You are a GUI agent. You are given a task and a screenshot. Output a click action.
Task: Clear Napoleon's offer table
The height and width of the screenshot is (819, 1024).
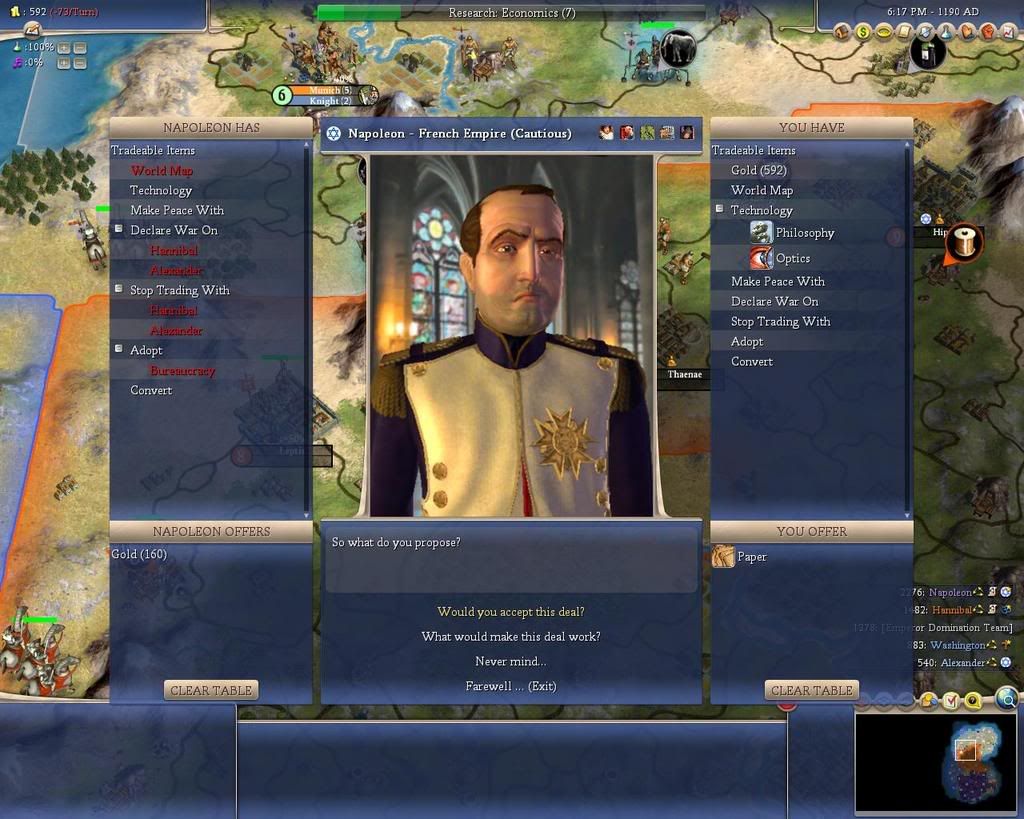pyautogui.click(x=211, y=690)
